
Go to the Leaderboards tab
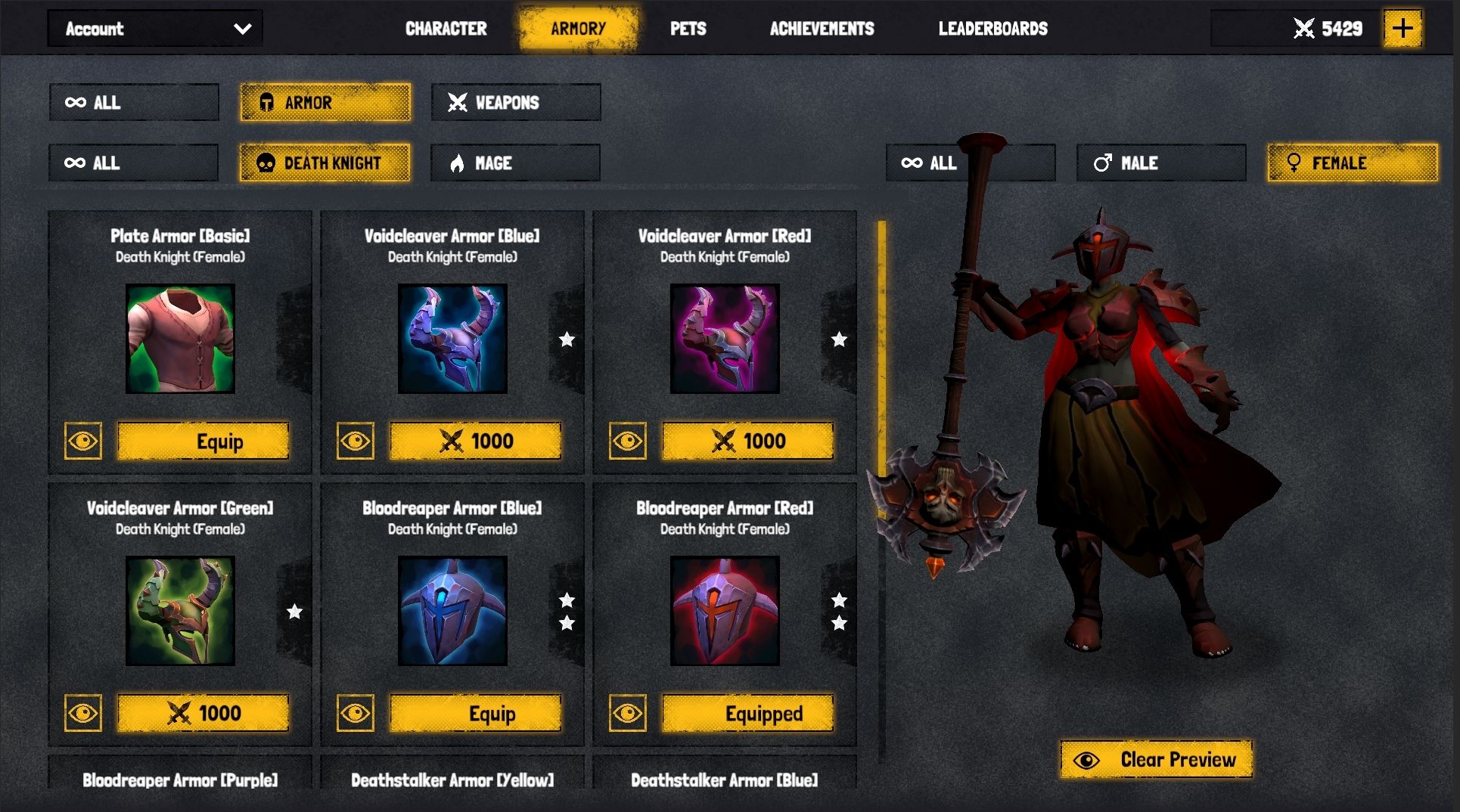click(x=992, y=29)
